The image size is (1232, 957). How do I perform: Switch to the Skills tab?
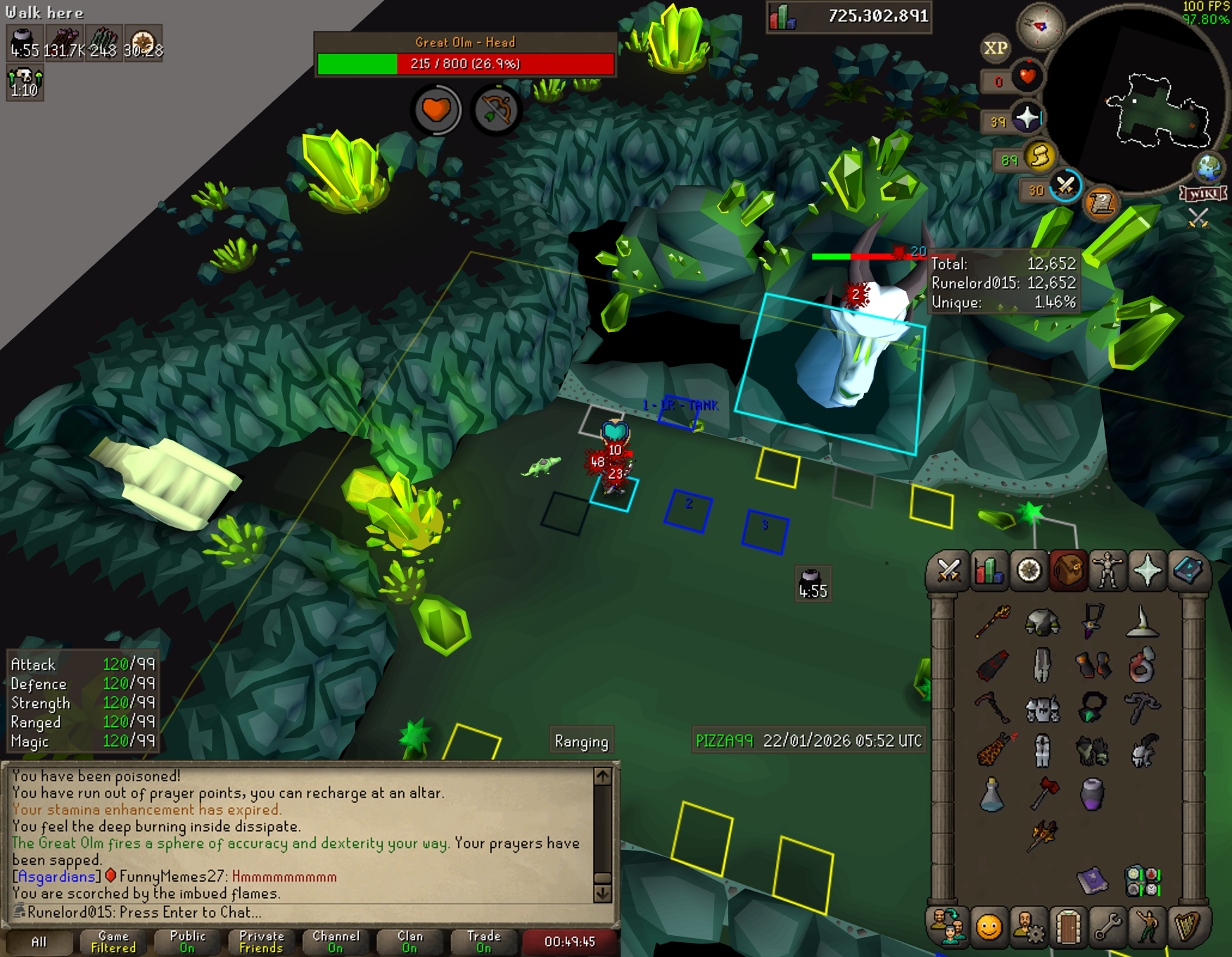point(989,570)
